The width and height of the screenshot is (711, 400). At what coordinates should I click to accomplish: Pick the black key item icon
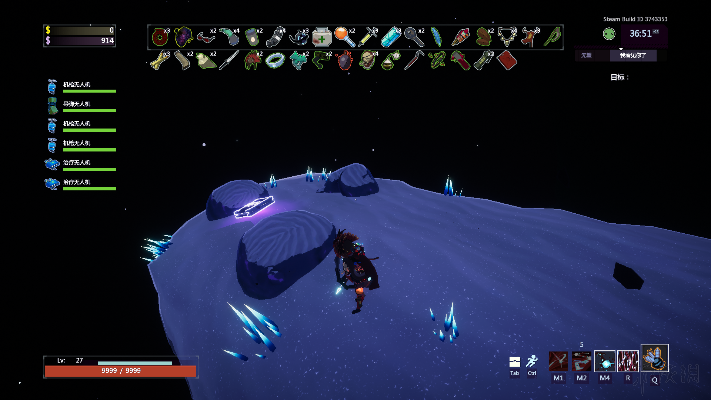coord(412,37)
